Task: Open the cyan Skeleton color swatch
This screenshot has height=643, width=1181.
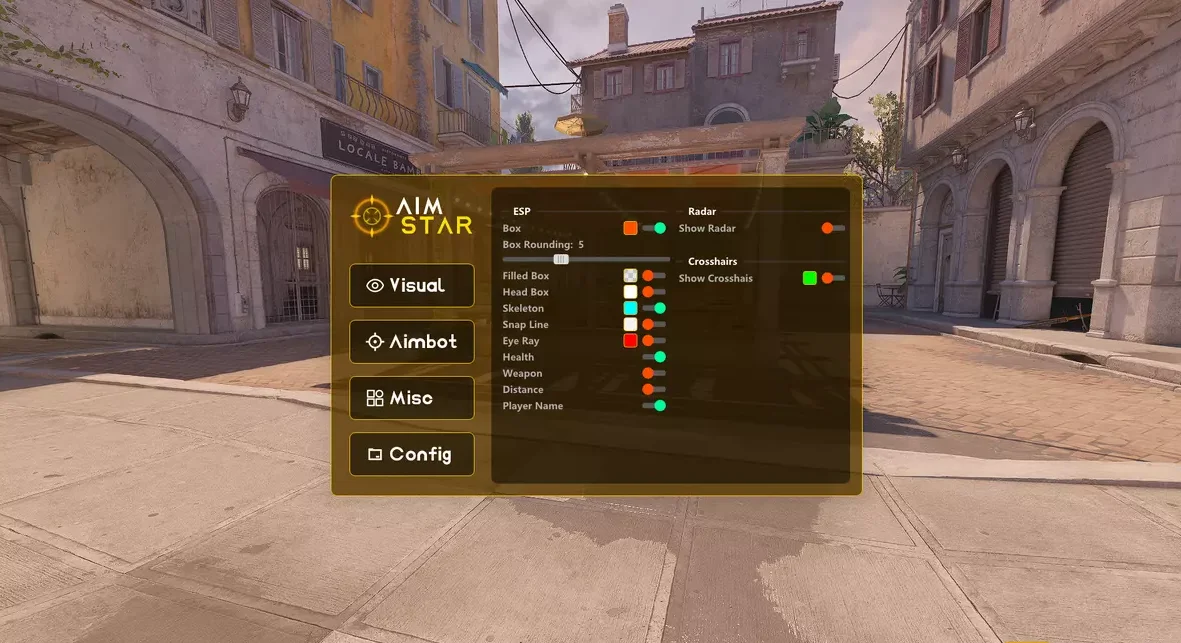Action: pos(630,308)
